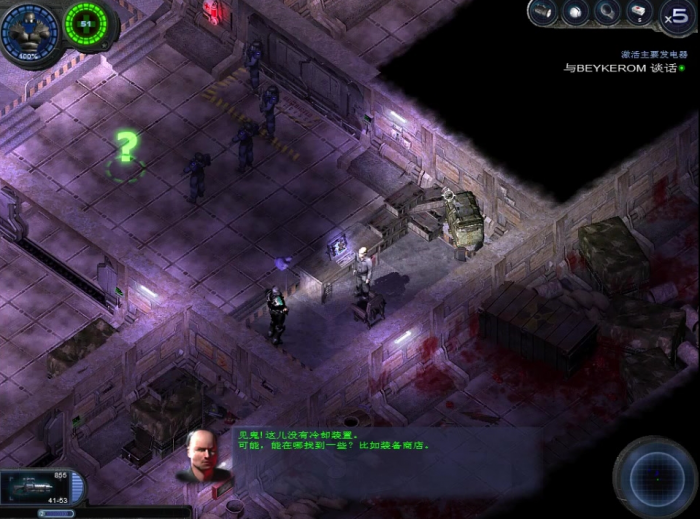Select the equipped weapon panel
This screenshot has height=519, width=700.
tap(40, 486)
